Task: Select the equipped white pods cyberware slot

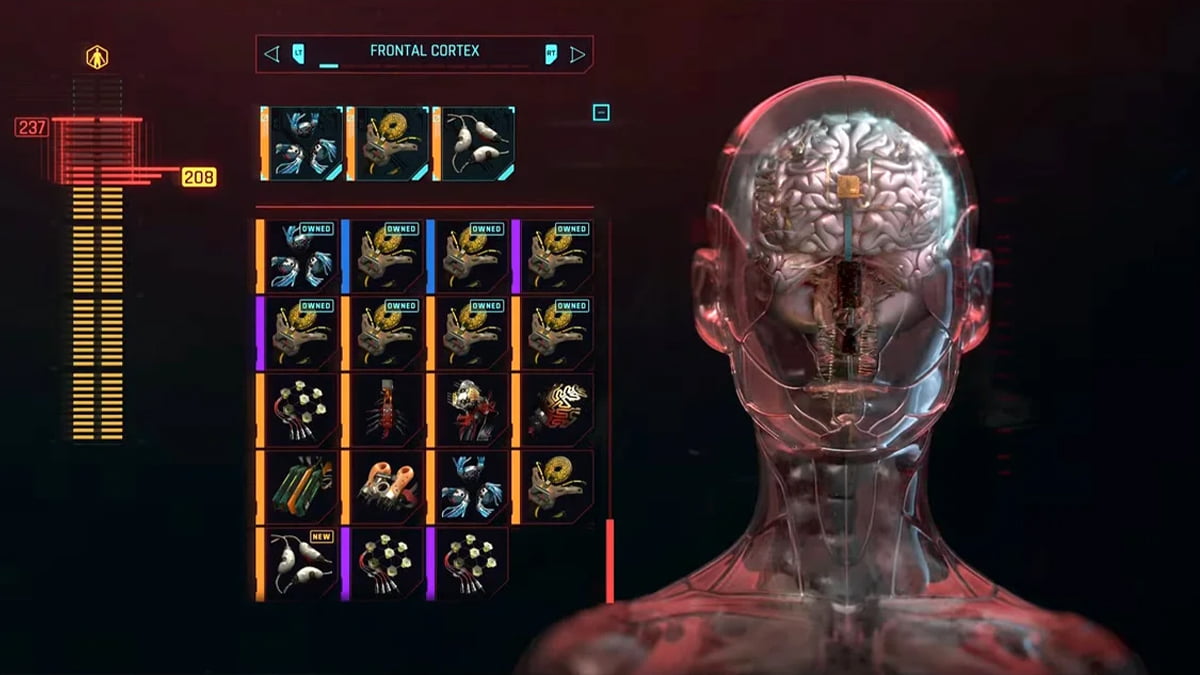Action: click(x=475, y=144)
